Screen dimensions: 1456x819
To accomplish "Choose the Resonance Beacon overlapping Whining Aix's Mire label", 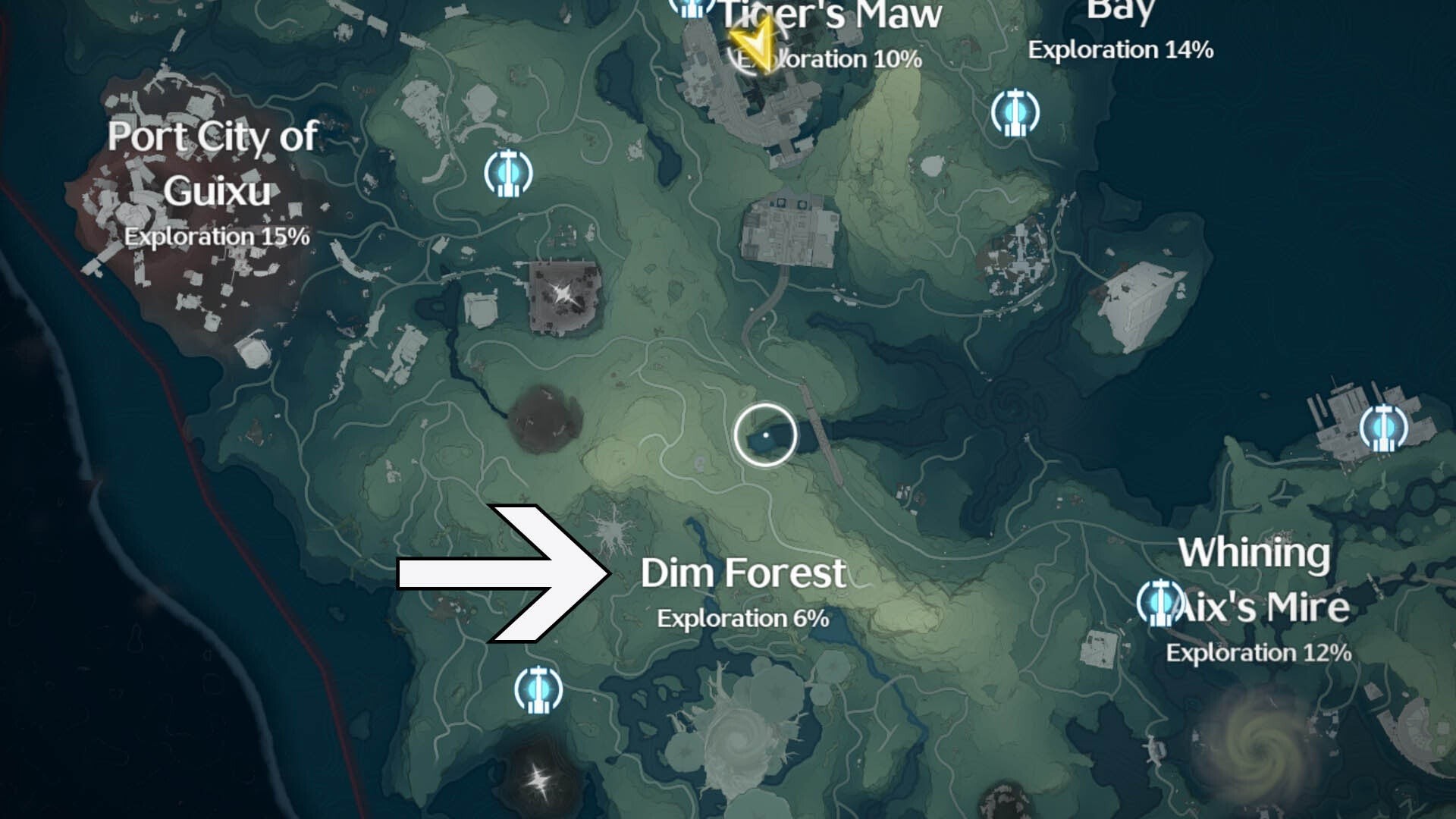I will [1159, 602].
